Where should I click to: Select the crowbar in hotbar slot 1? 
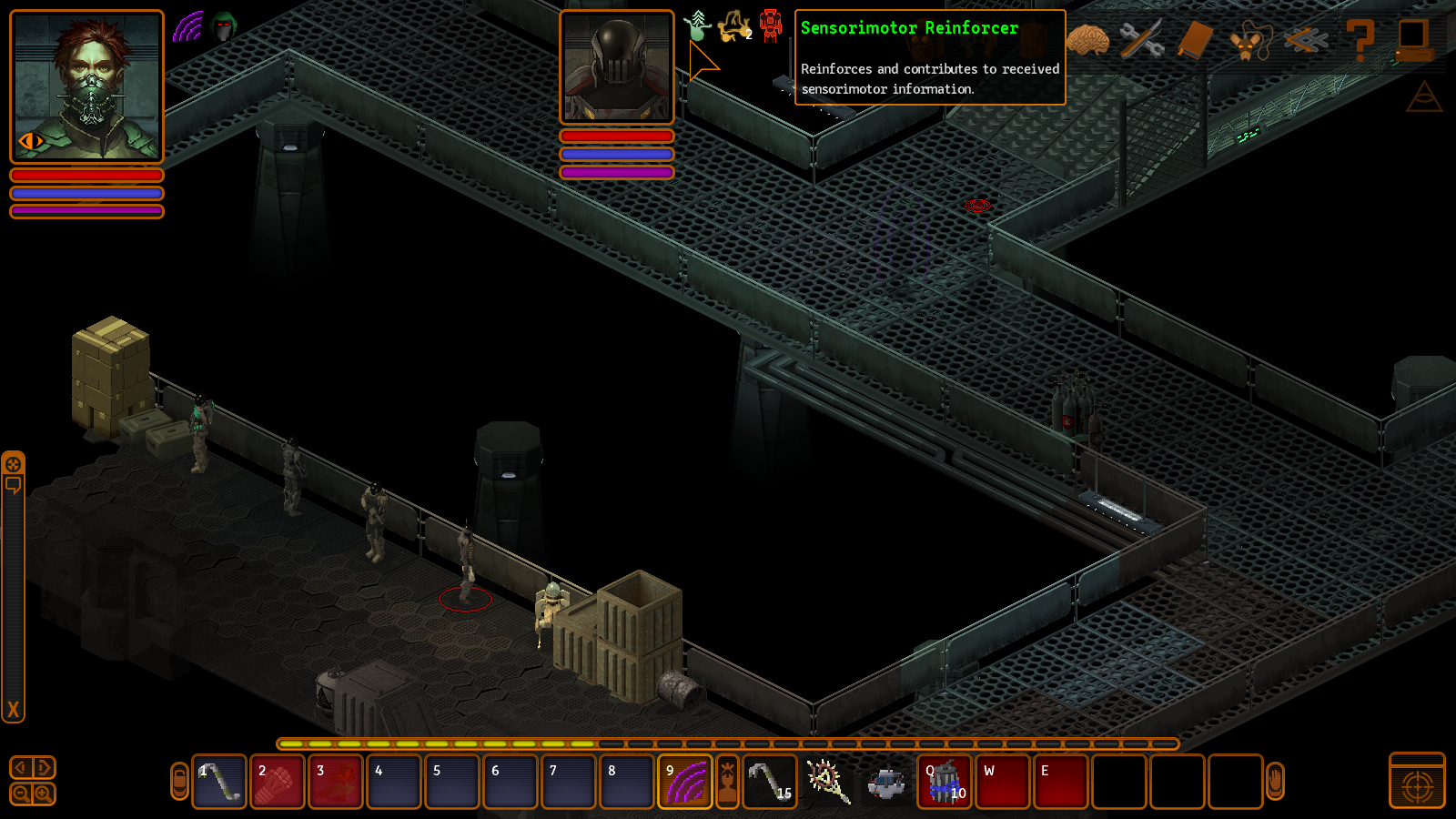(219, 782)
